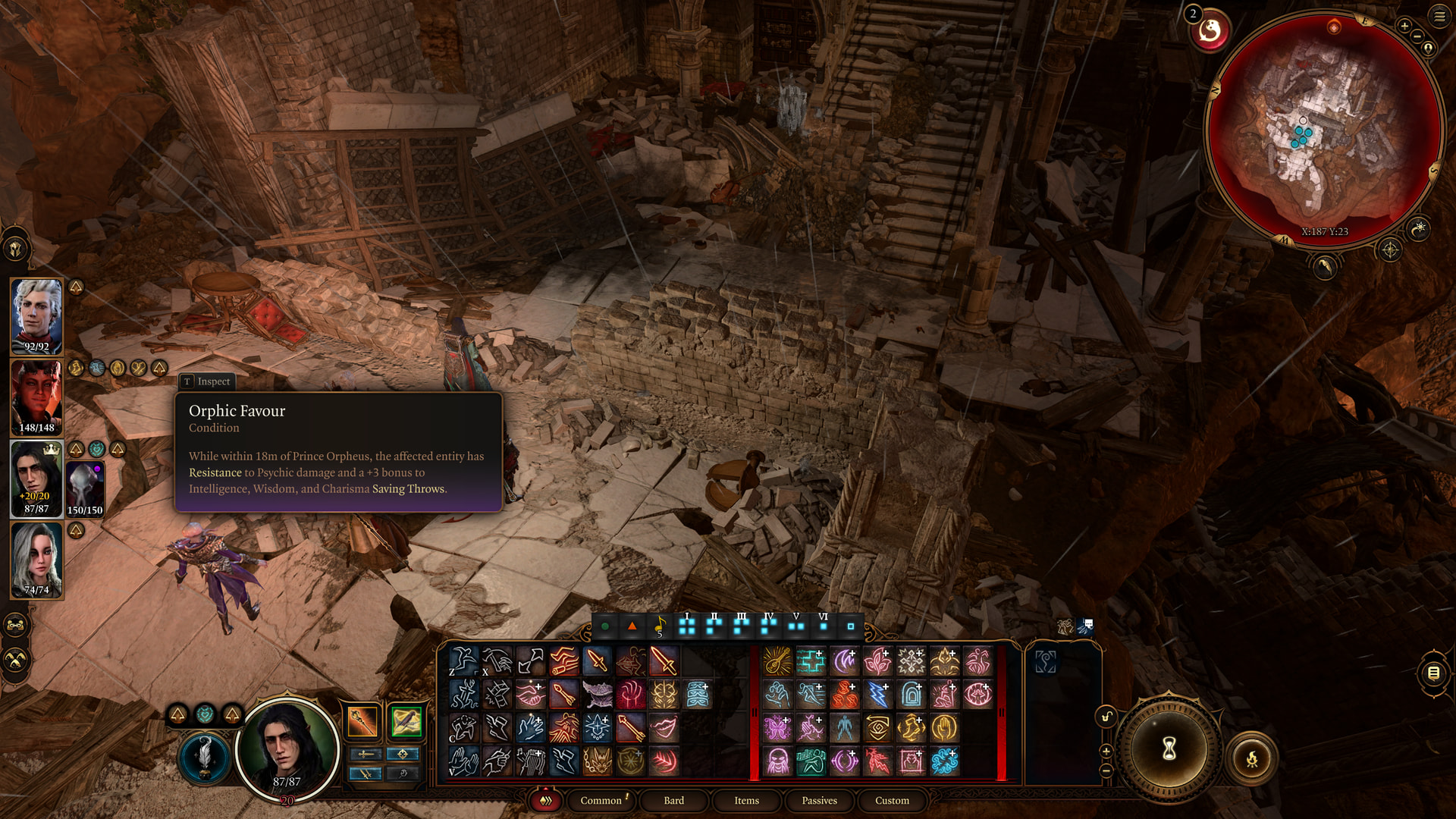1456x819 pixels.
Task: Show the Passives hotbar tab
Action: pyautogui.click(x=819, y=801)
